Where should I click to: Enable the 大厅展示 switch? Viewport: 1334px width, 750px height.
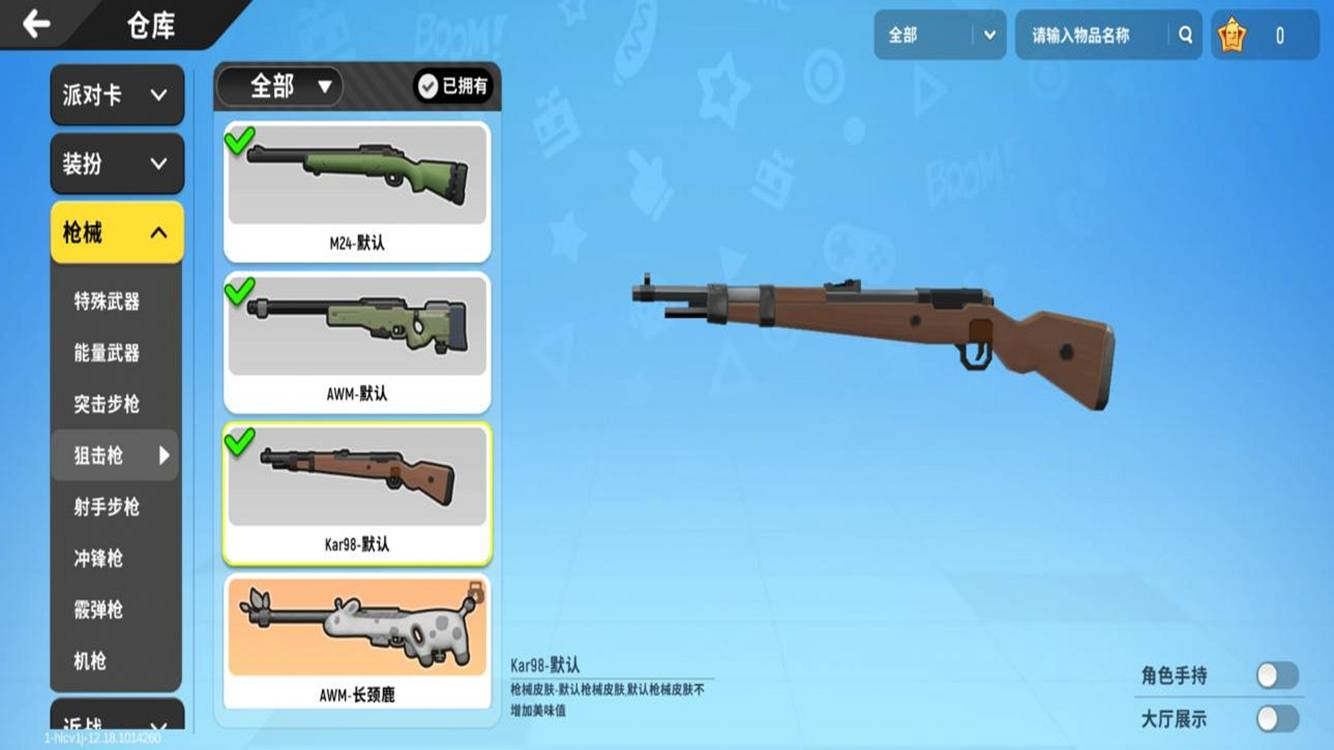pos(1277,719)
